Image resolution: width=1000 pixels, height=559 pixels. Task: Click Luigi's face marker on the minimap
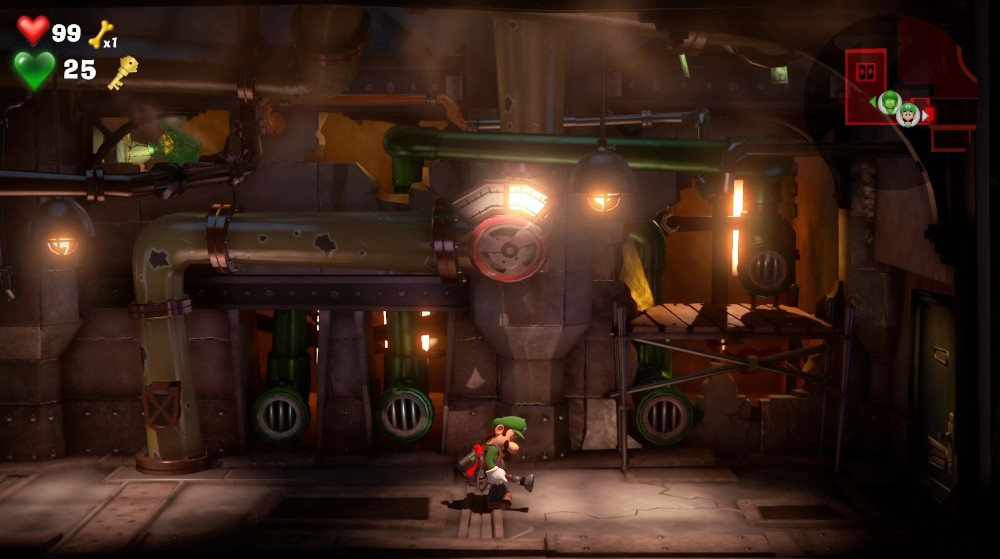tap(908, 114)
